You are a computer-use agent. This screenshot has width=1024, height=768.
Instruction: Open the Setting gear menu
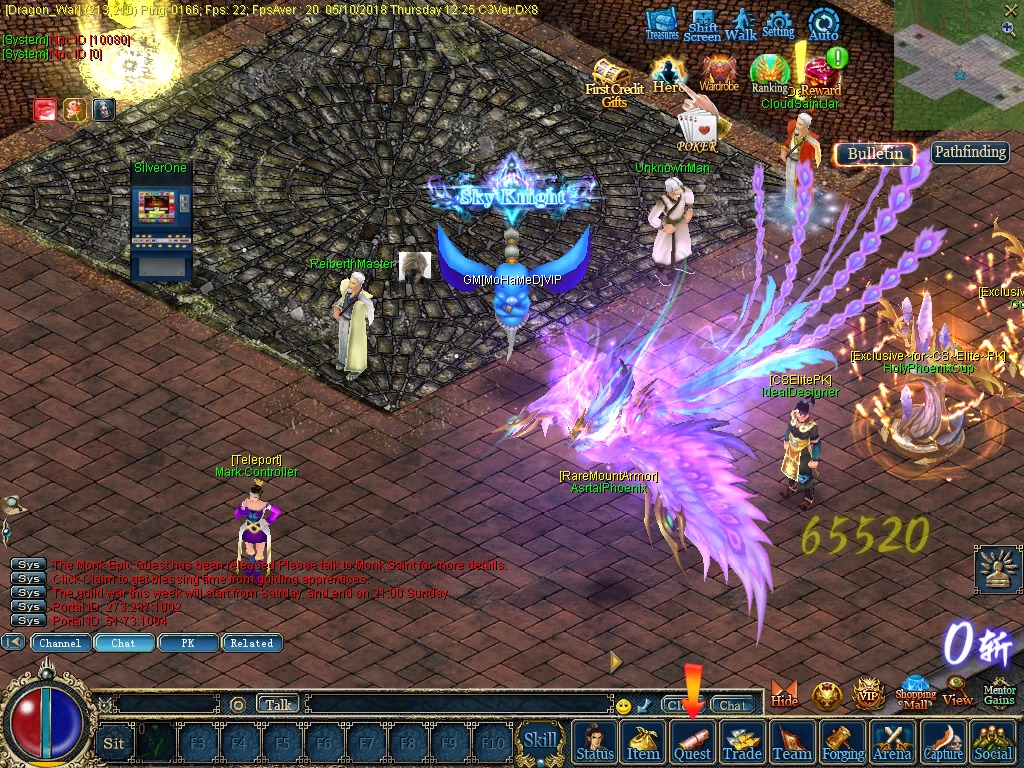(778, 24)
